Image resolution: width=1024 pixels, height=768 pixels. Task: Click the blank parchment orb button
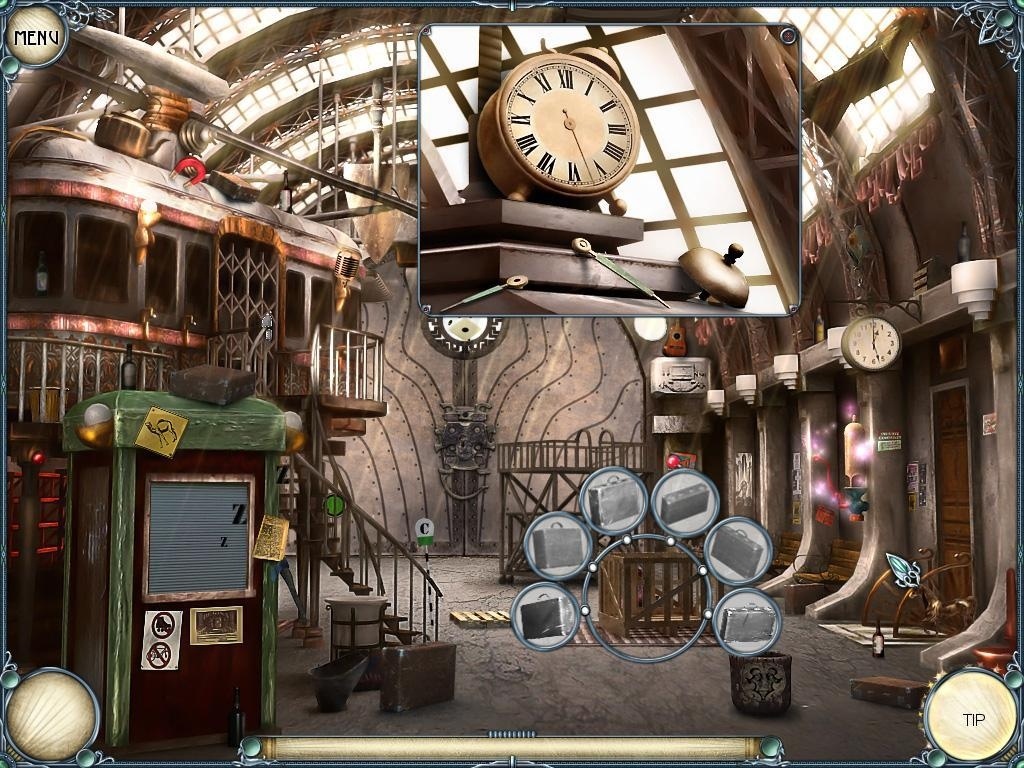click(51, 714)
